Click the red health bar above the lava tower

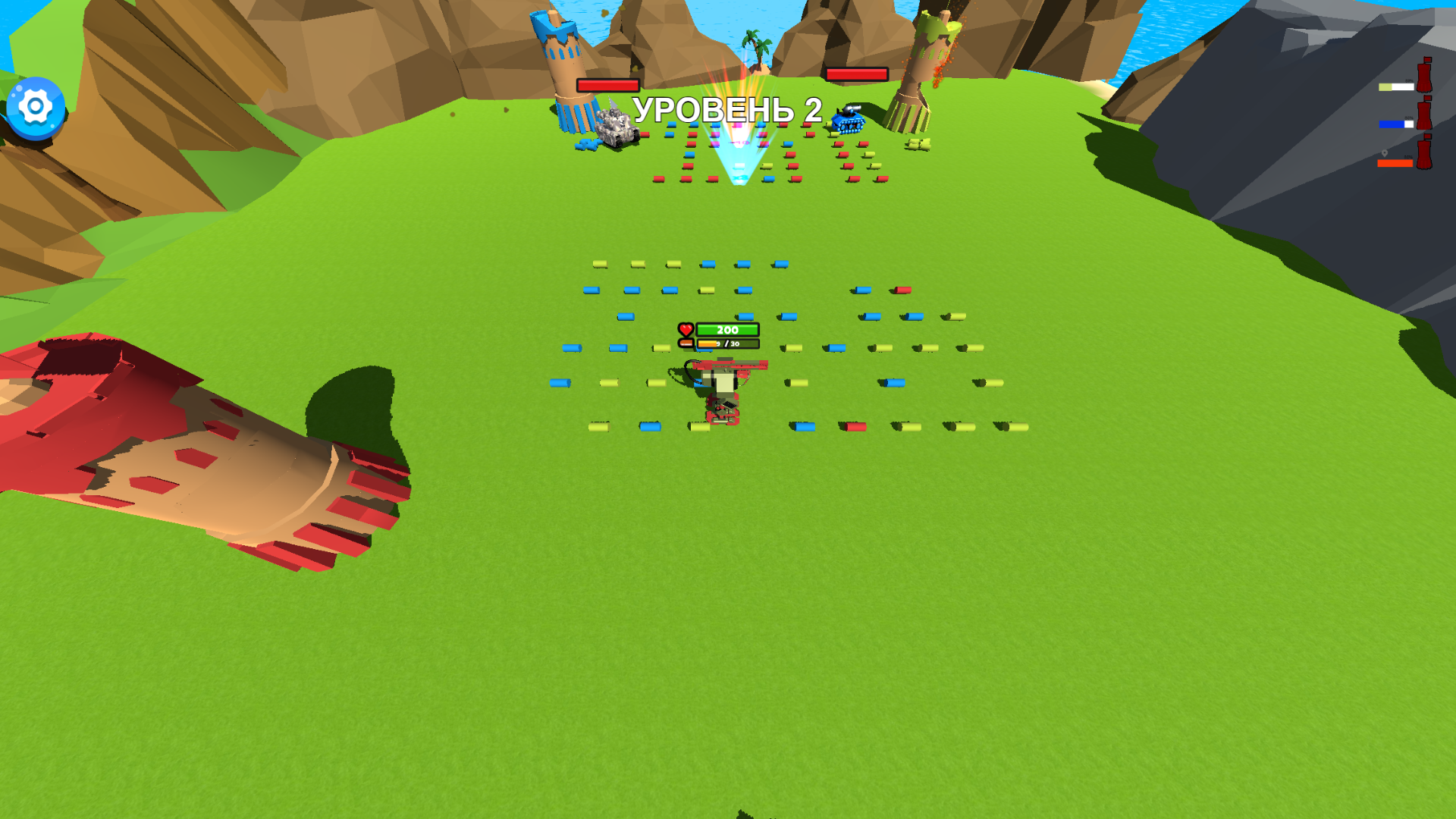click(x=857, y=74)
